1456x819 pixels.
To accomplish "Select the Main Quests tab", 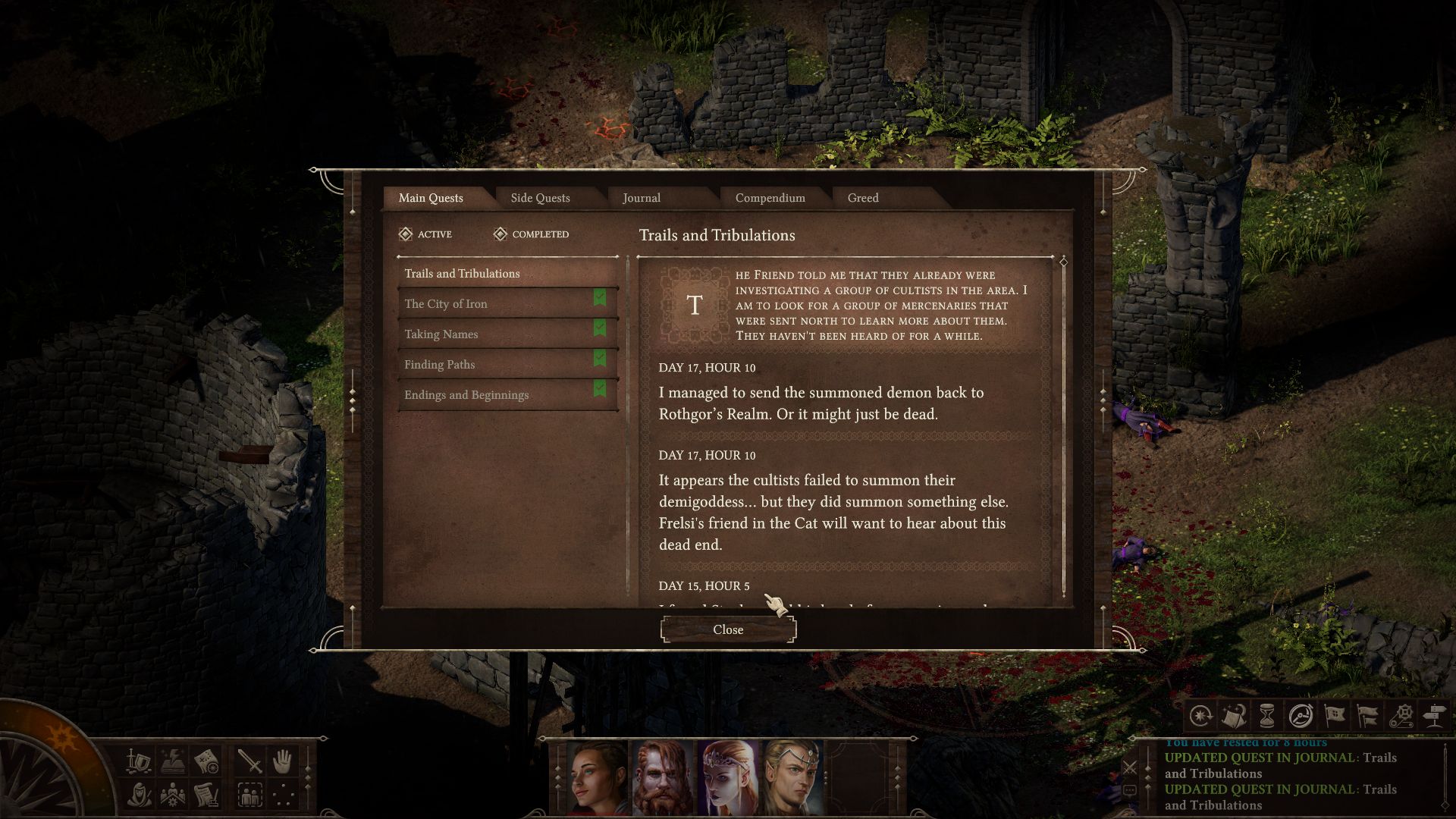I will (431, 198).
